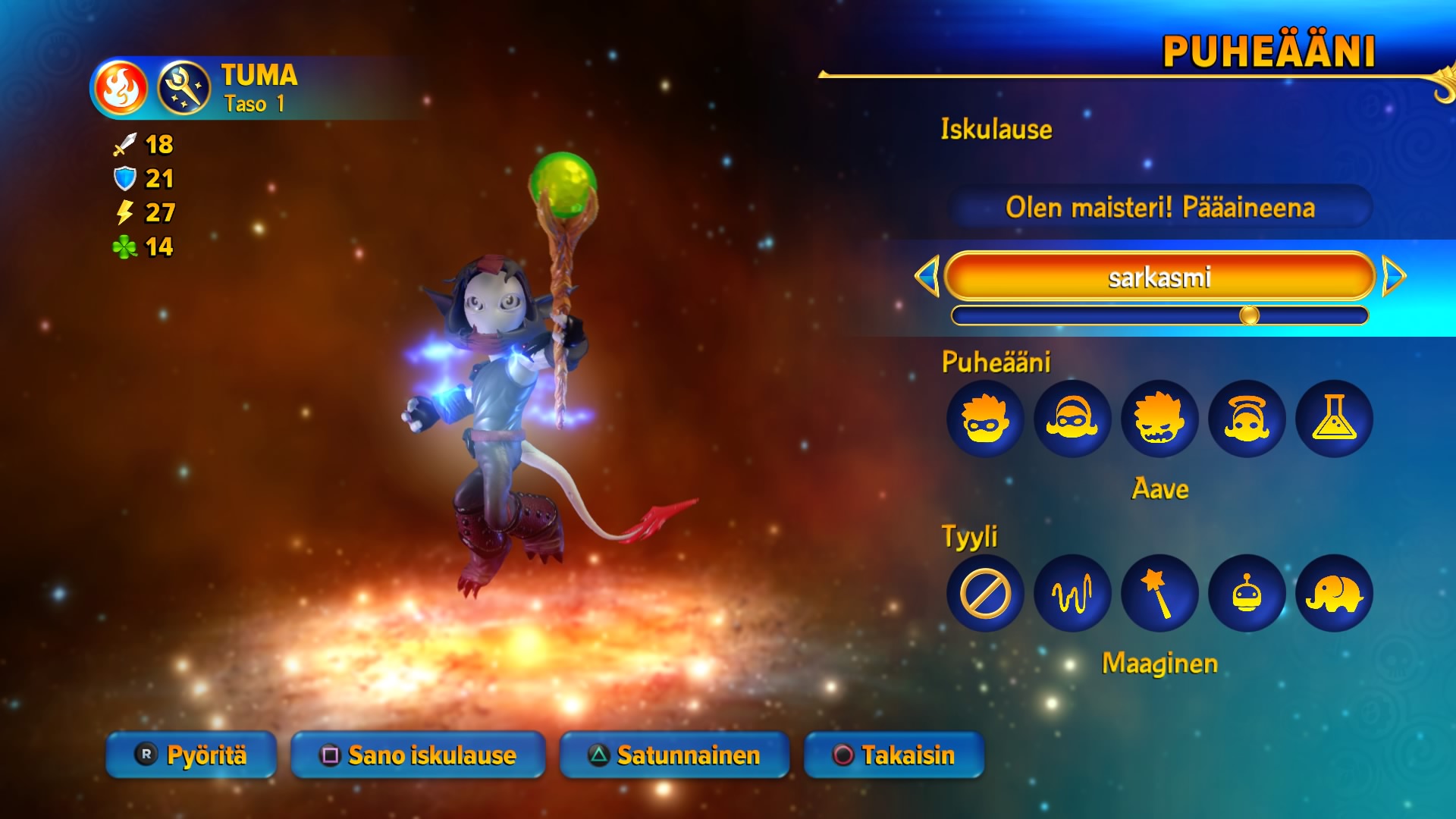Go back with the 'Takaisin' button
The width and height of the screenshot is (1456, 819).
pyautogui.click(x=894, y=755)
